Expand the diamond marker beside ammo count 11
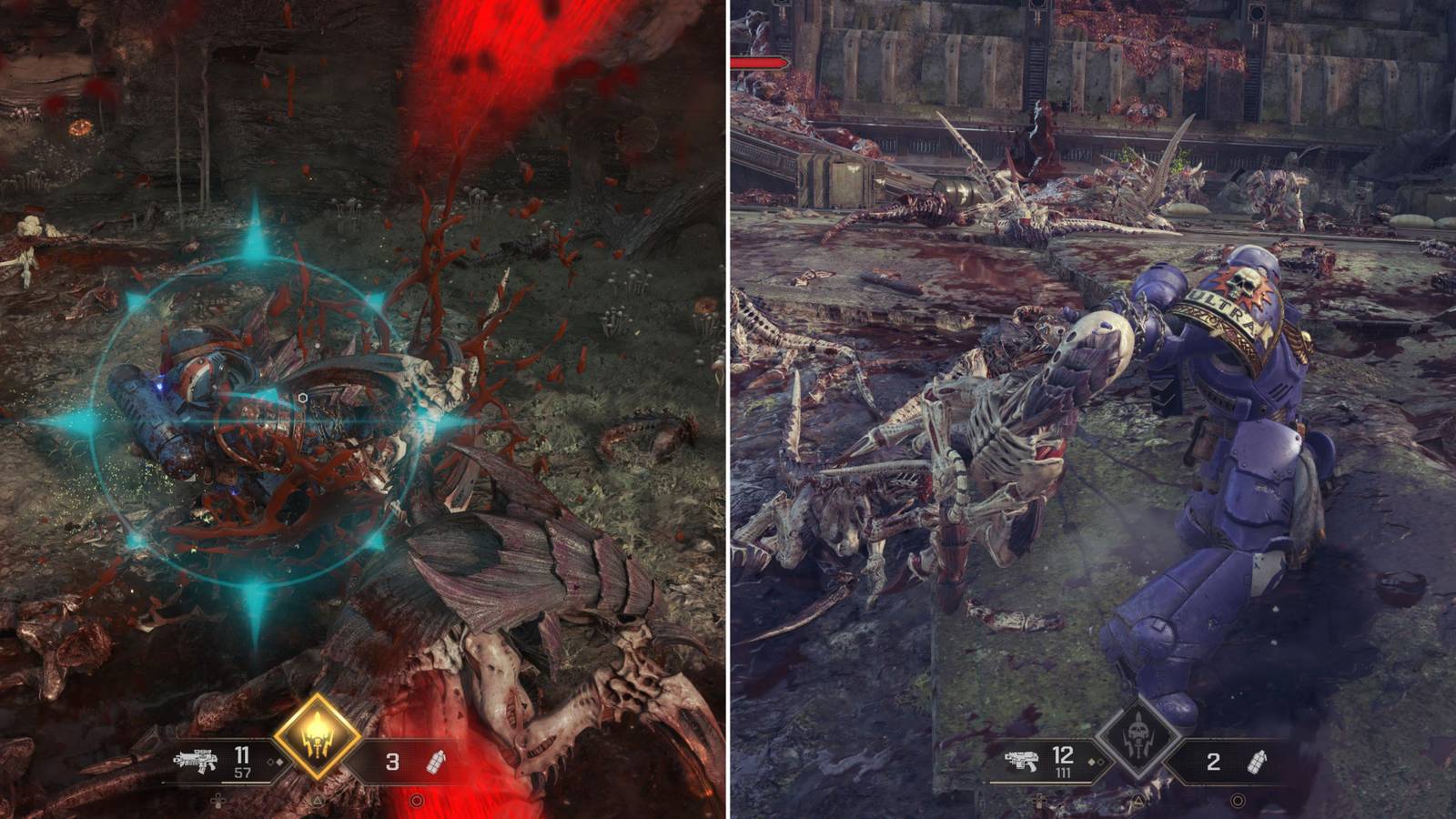 [274, 762]
